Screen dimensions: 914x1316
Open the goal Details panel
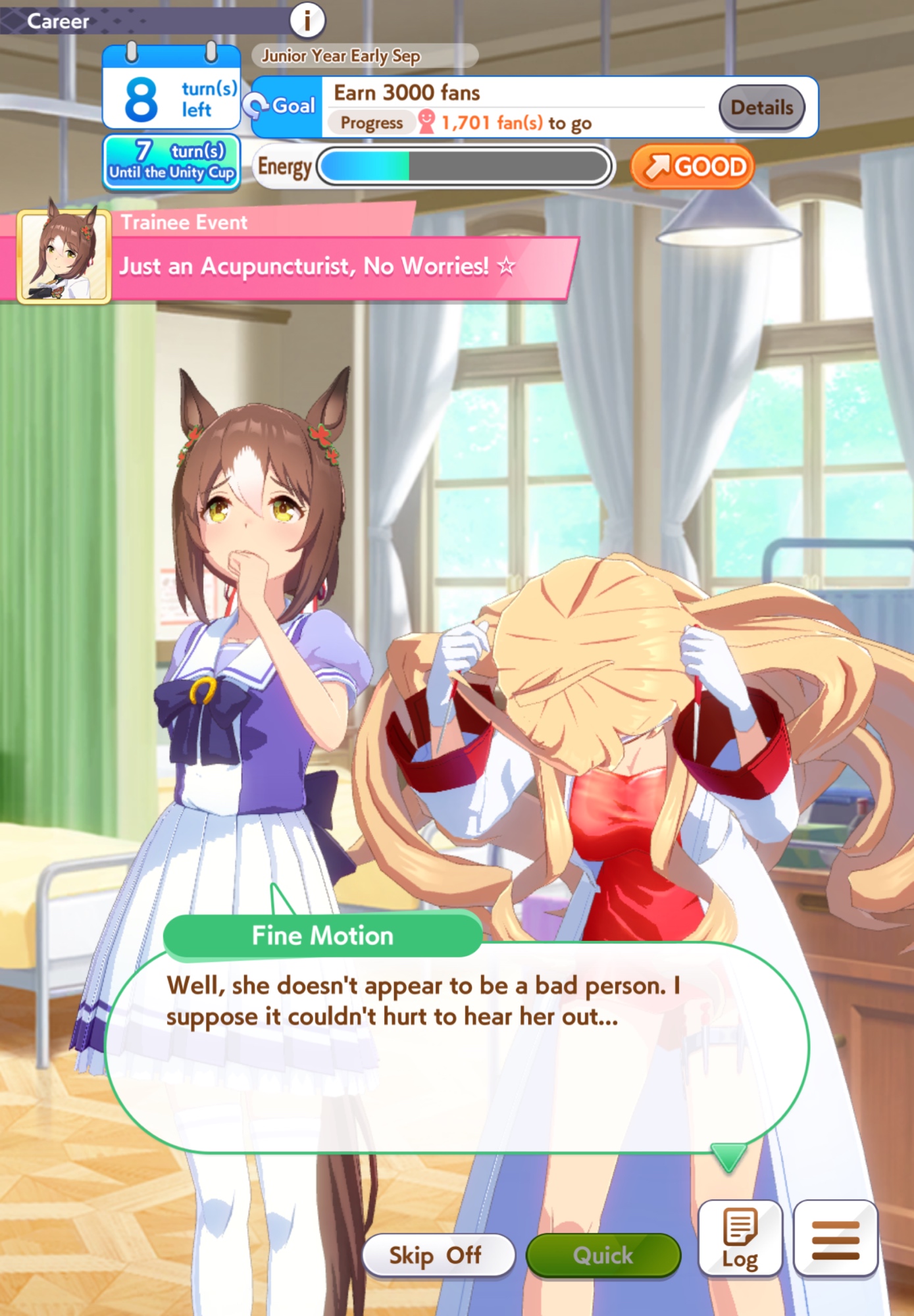(x=761, y=107)
